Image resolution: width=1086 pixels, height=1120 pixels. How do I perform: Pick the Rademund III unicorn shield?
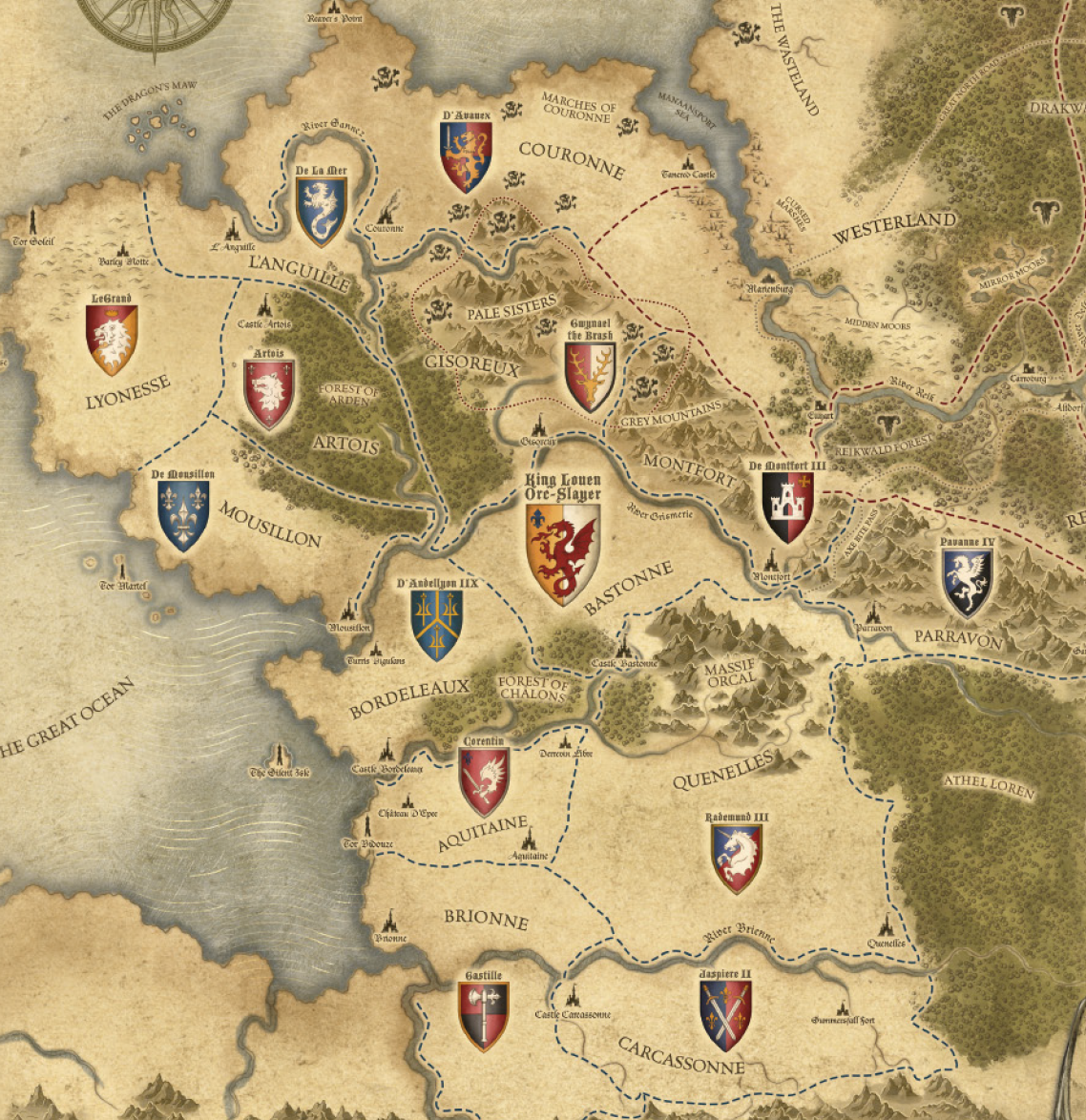point(737,858)
